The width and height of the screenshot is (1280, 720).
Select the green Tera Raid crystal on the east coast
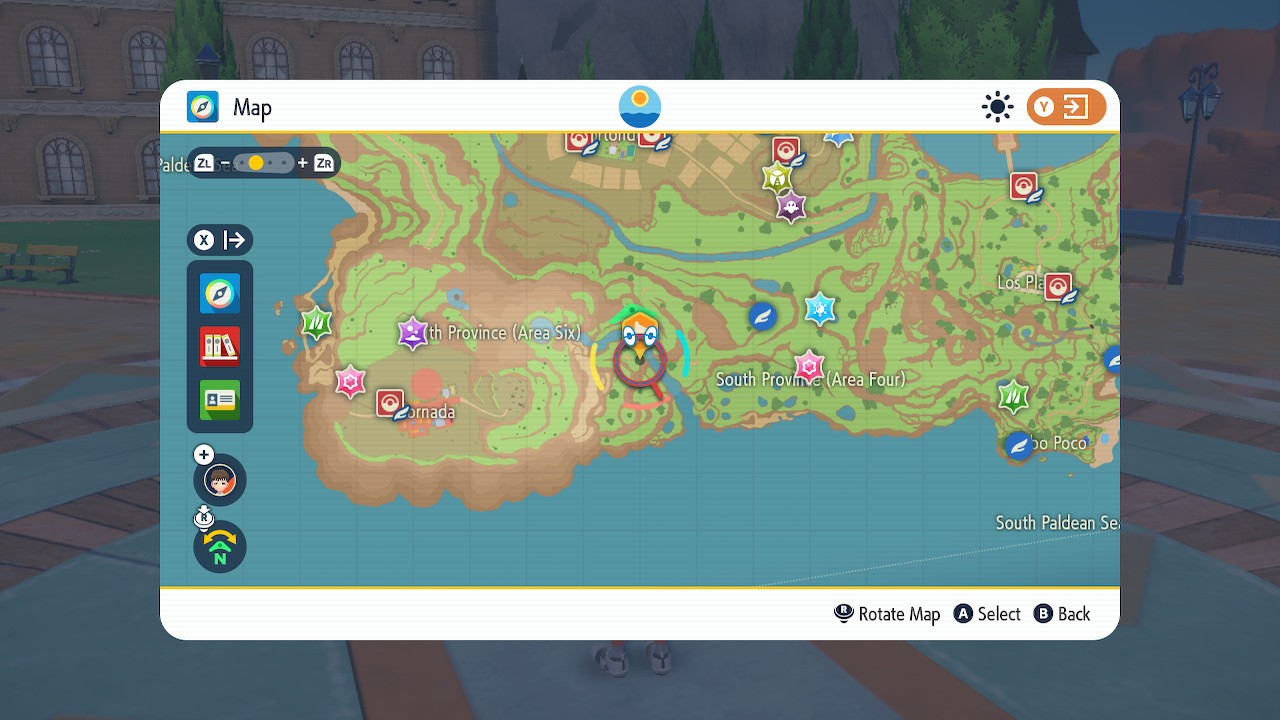[x=1012, y=397]
